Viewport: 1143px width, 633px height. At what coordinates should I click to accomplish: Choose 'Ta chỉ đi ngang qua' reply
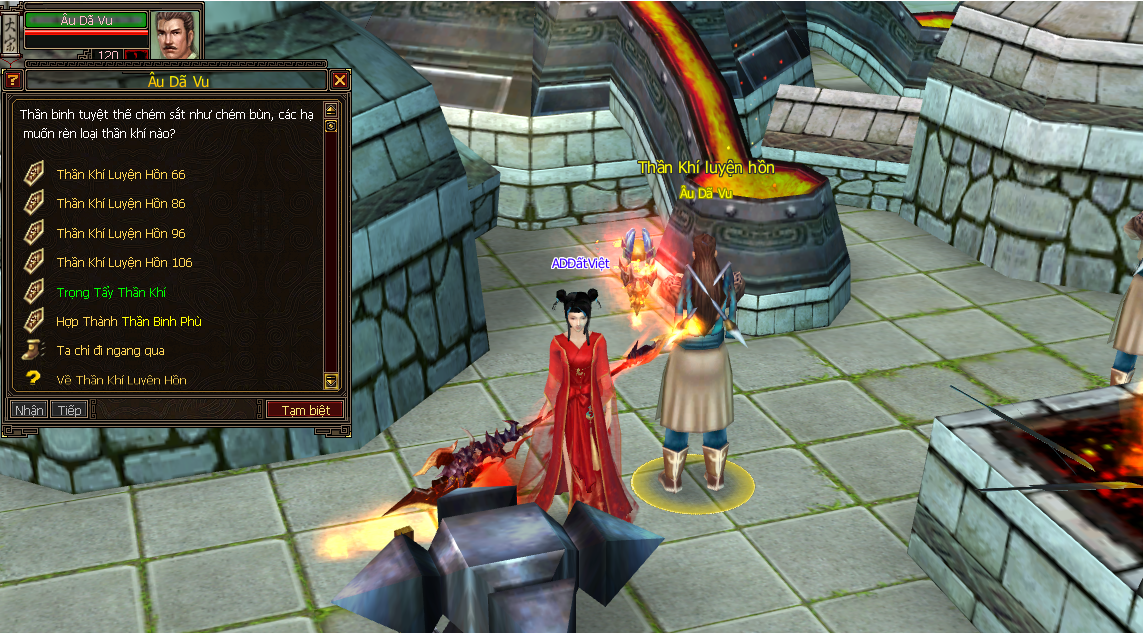point(110,351)
